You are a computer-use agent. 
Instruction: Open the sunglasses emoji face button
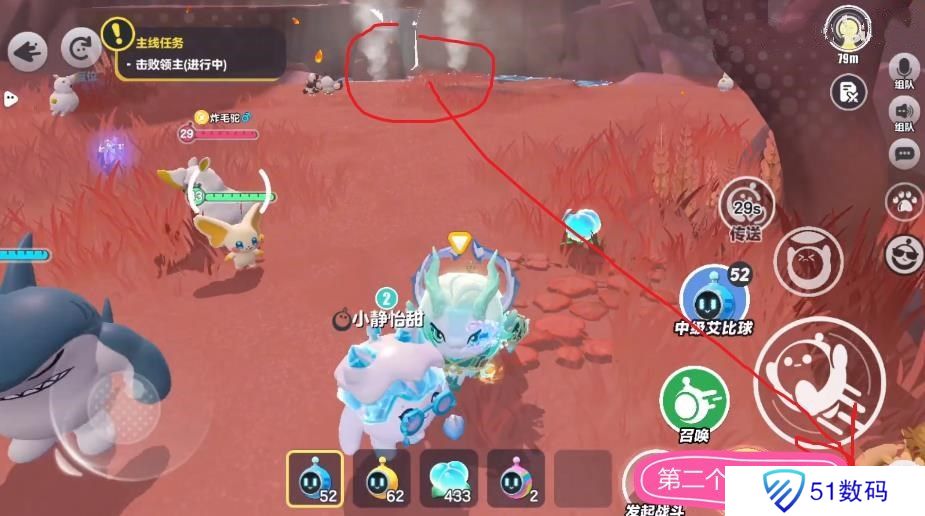coord(904,250)
